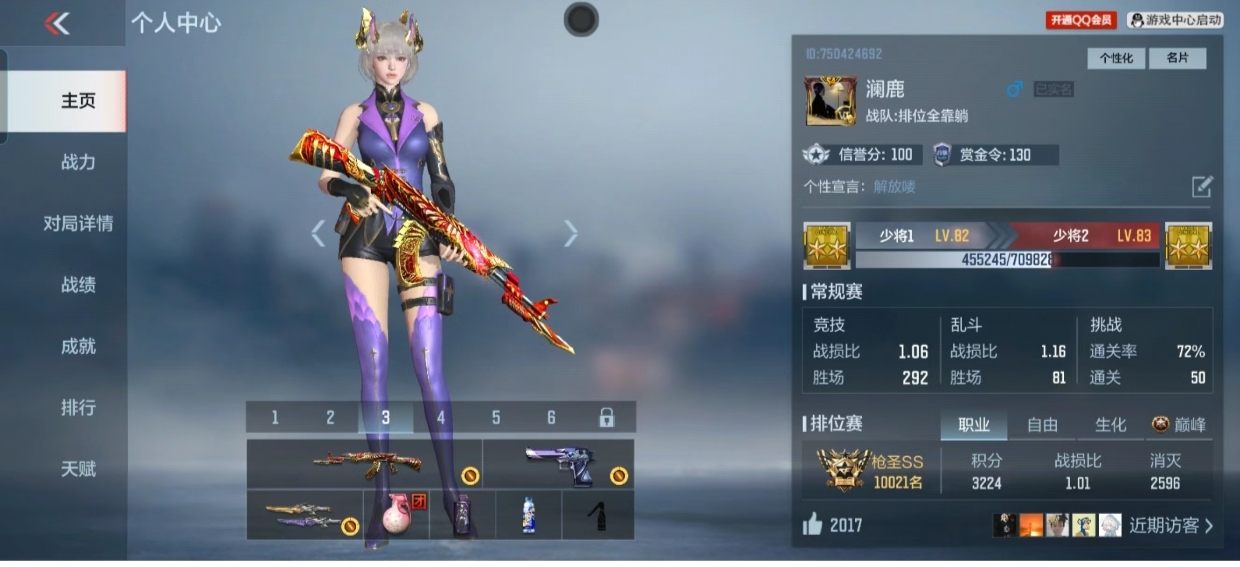The width and height of the screenshot is (1240, 567).
Task: Switch to the 自由 ranked tab
Action: 1042,425
